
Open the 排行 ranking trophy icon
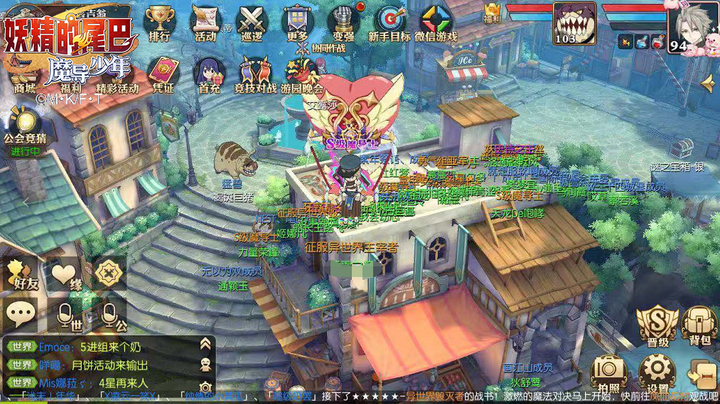[x=159, y=21]
